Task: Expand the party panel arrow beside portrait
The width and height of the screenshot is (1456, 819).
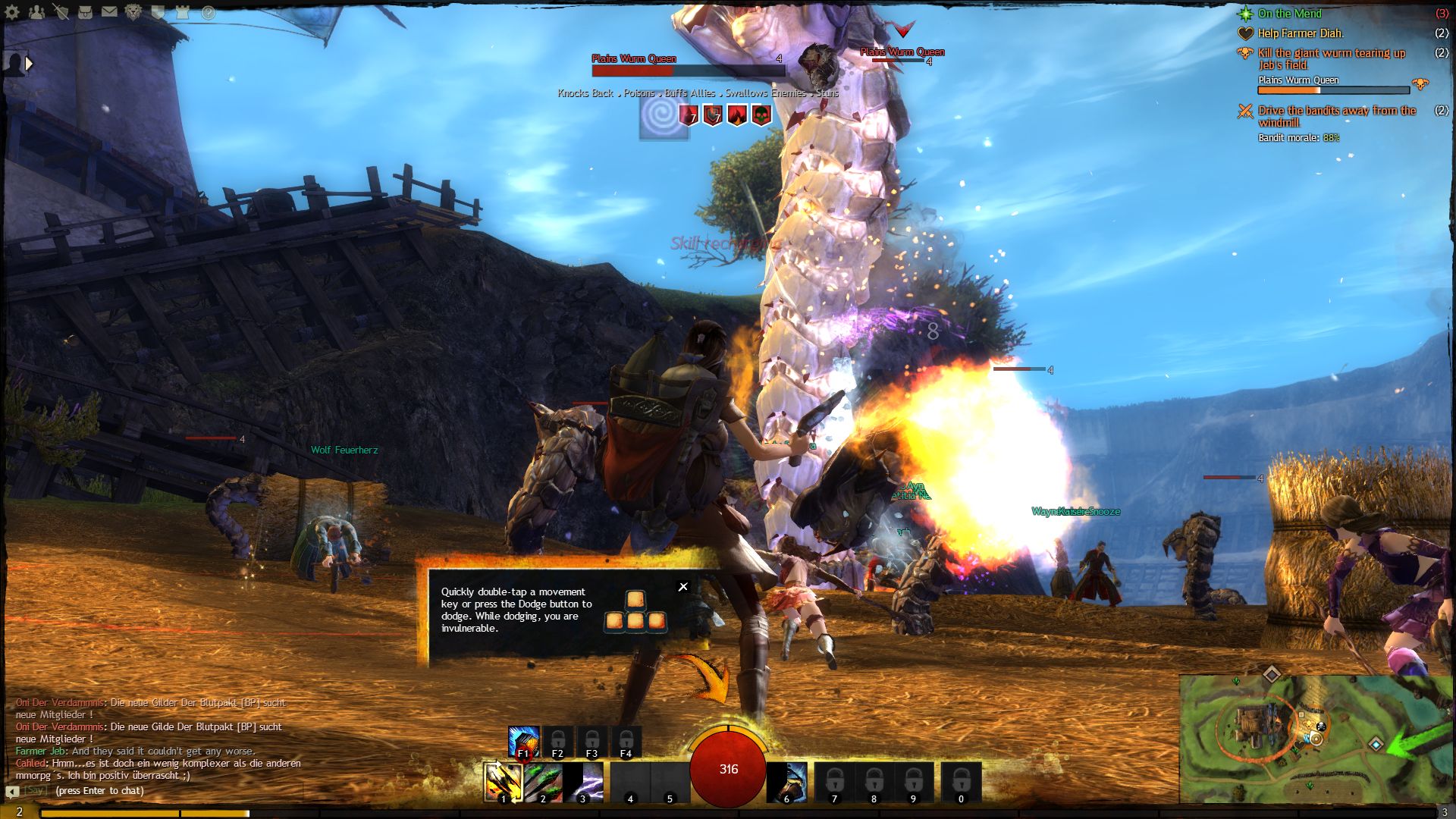Action: coord(29,64)
